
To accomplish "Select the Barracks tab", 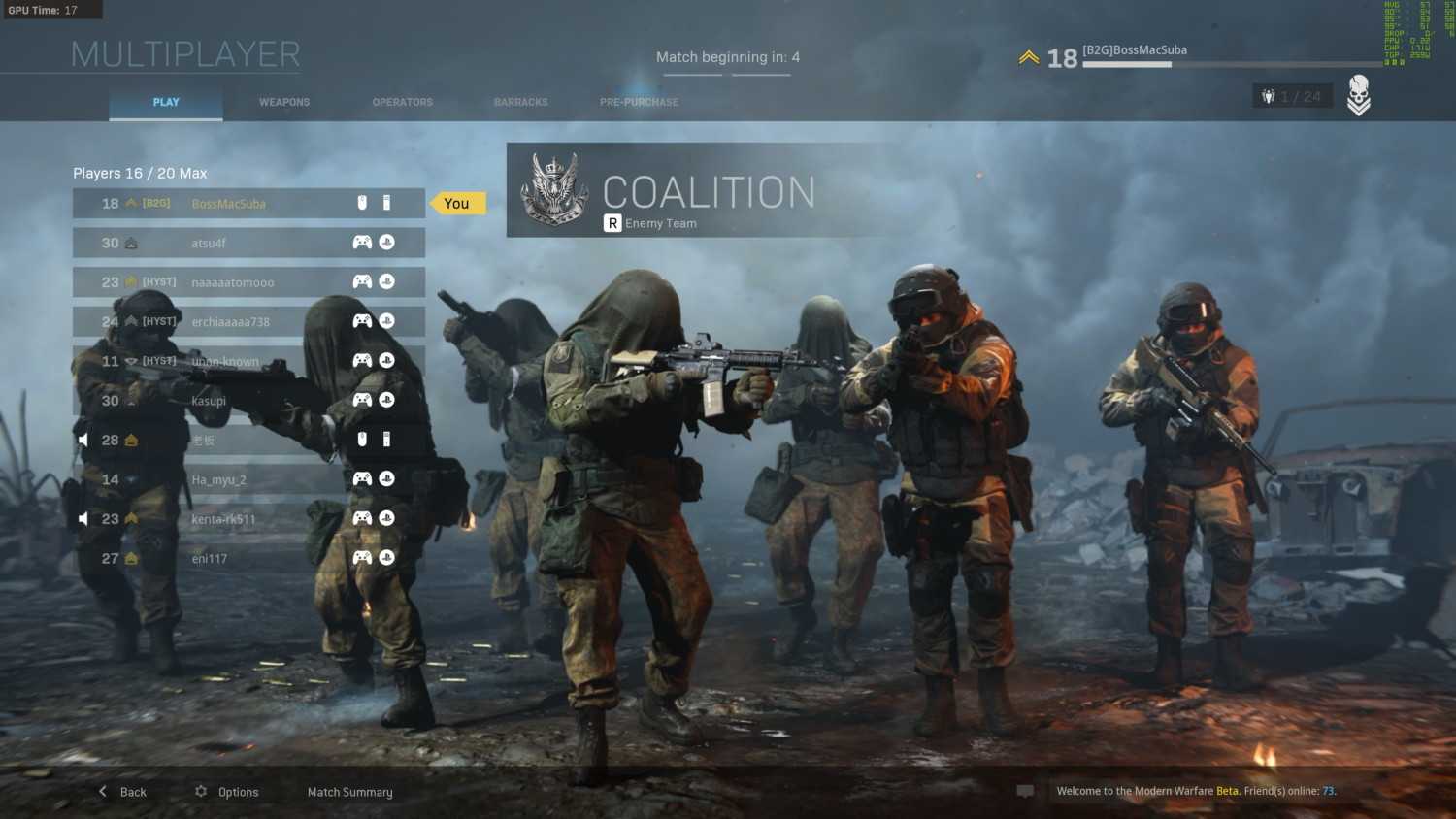I will pos(521,102).
